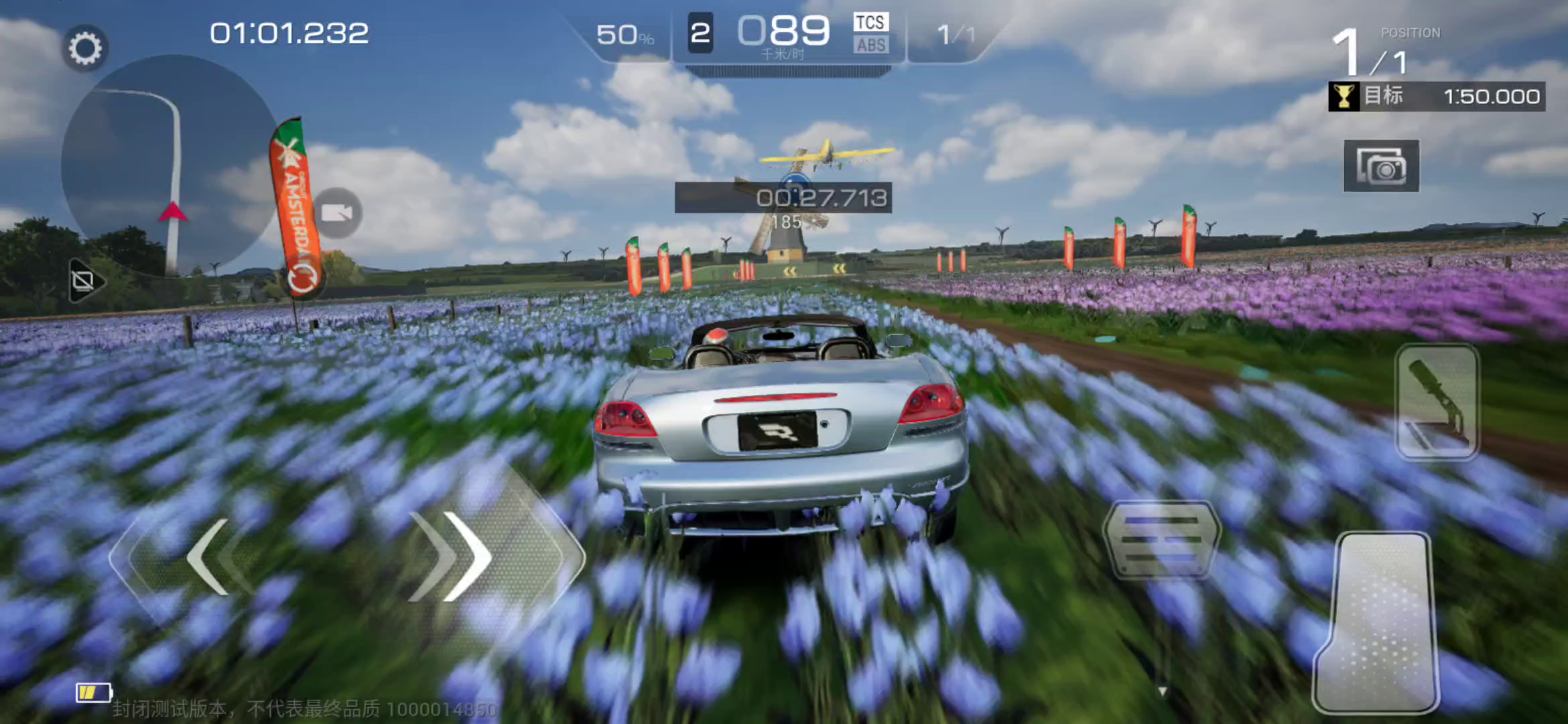Click the circular track minimap

pyautogui.click(x=168, y=164)
